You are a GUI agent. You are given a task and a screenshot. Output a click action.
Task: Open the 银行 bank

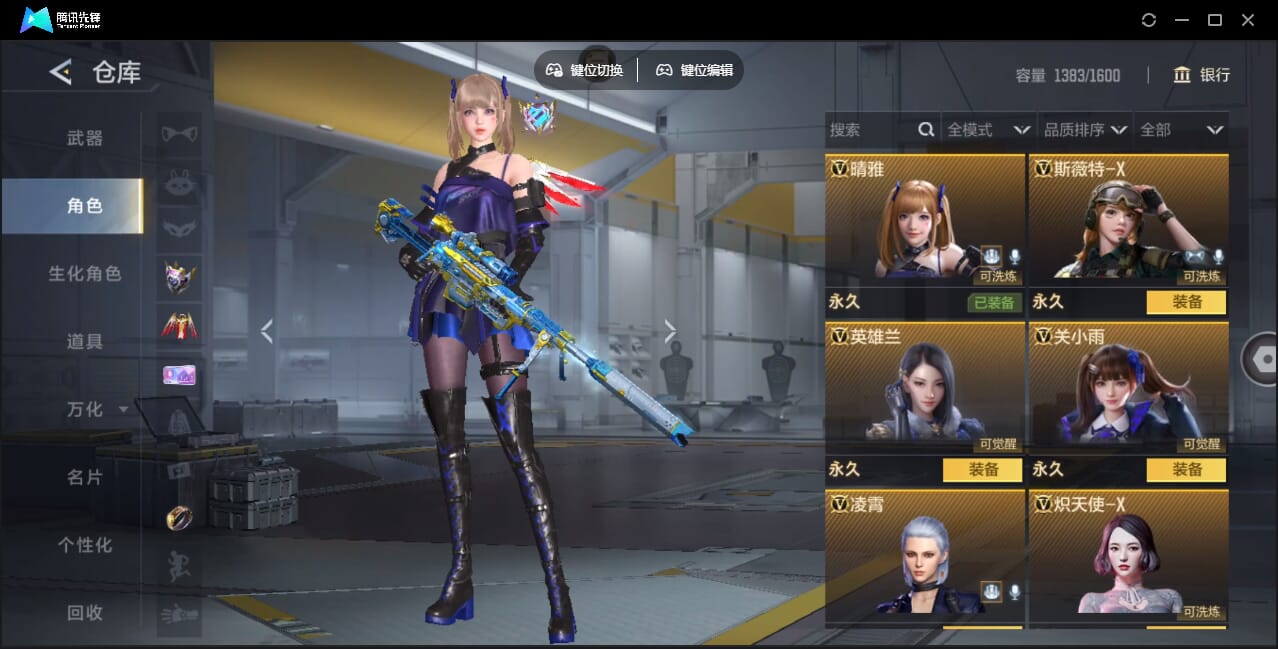click(1201, 75)
